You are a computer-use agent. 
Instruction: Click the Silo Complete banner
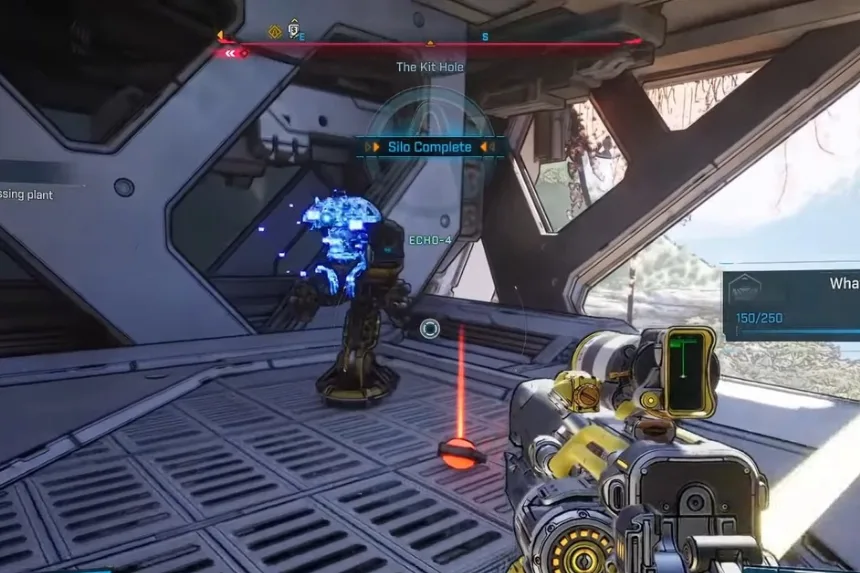(430, 147)
